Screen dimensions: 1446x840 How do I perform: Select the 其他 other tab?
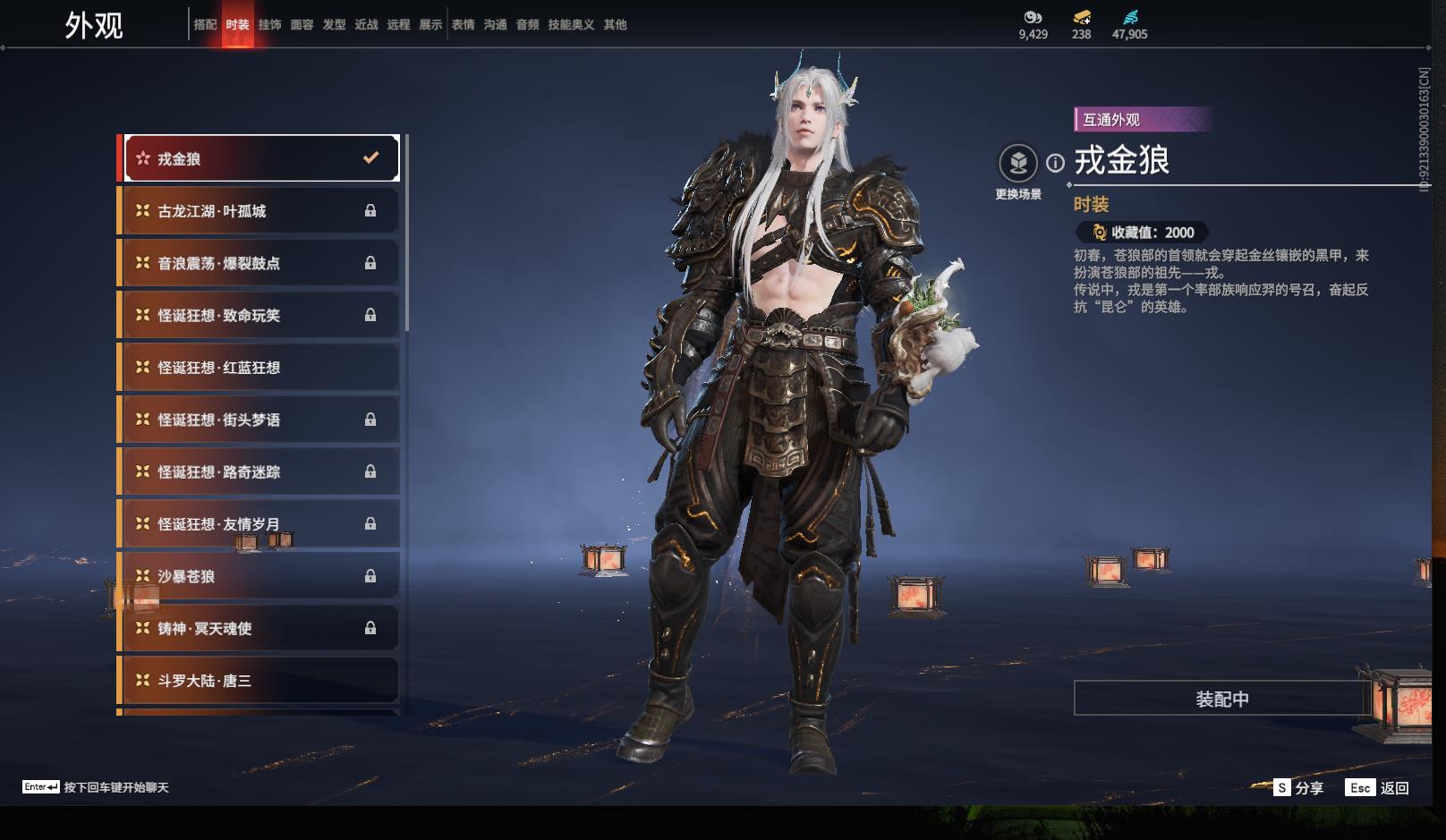coord(615,25)
